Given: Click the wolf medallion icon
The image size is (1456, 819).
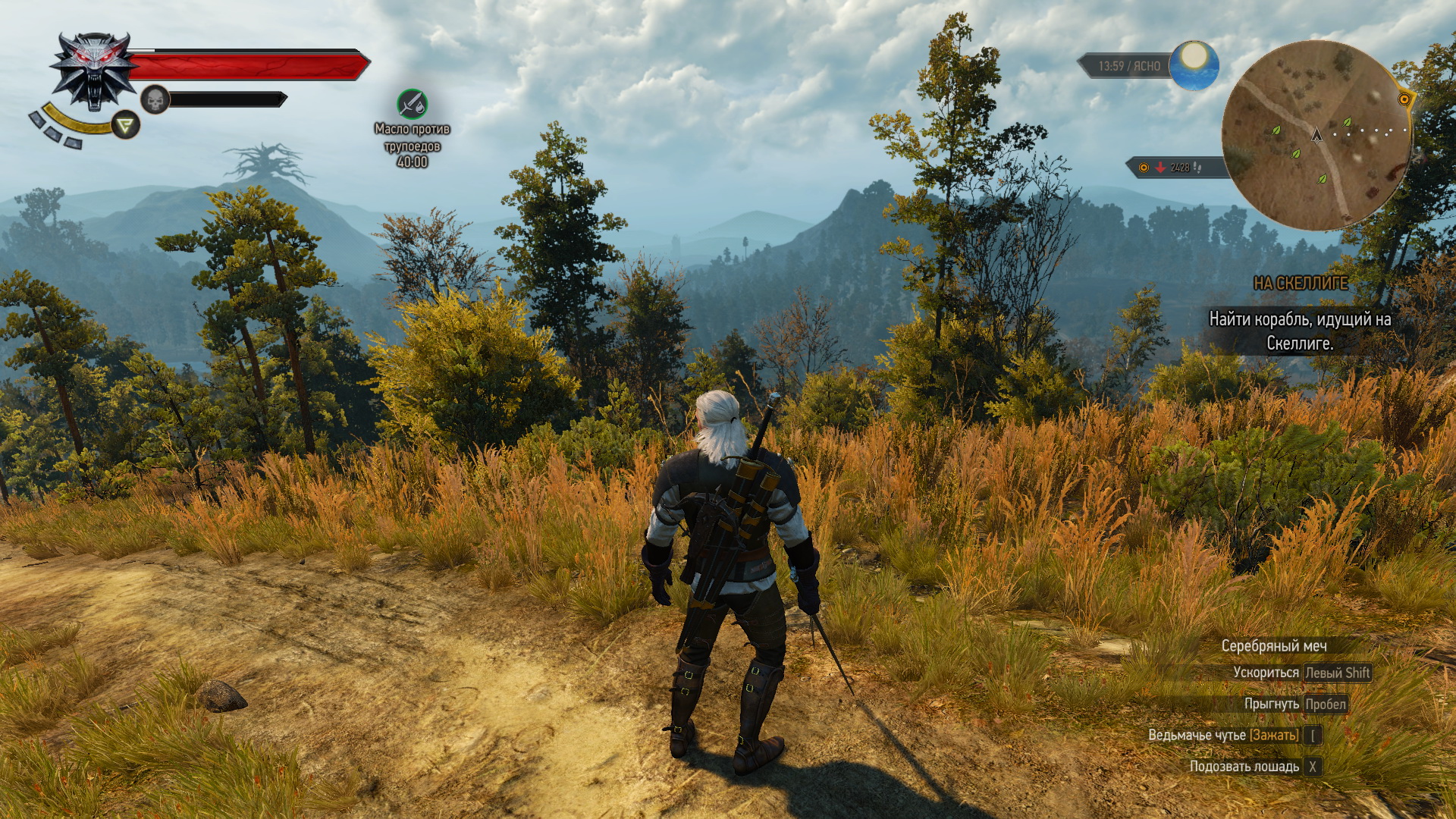Looking at the screenshot, I should pyautogui.click(x=94, y=71).
